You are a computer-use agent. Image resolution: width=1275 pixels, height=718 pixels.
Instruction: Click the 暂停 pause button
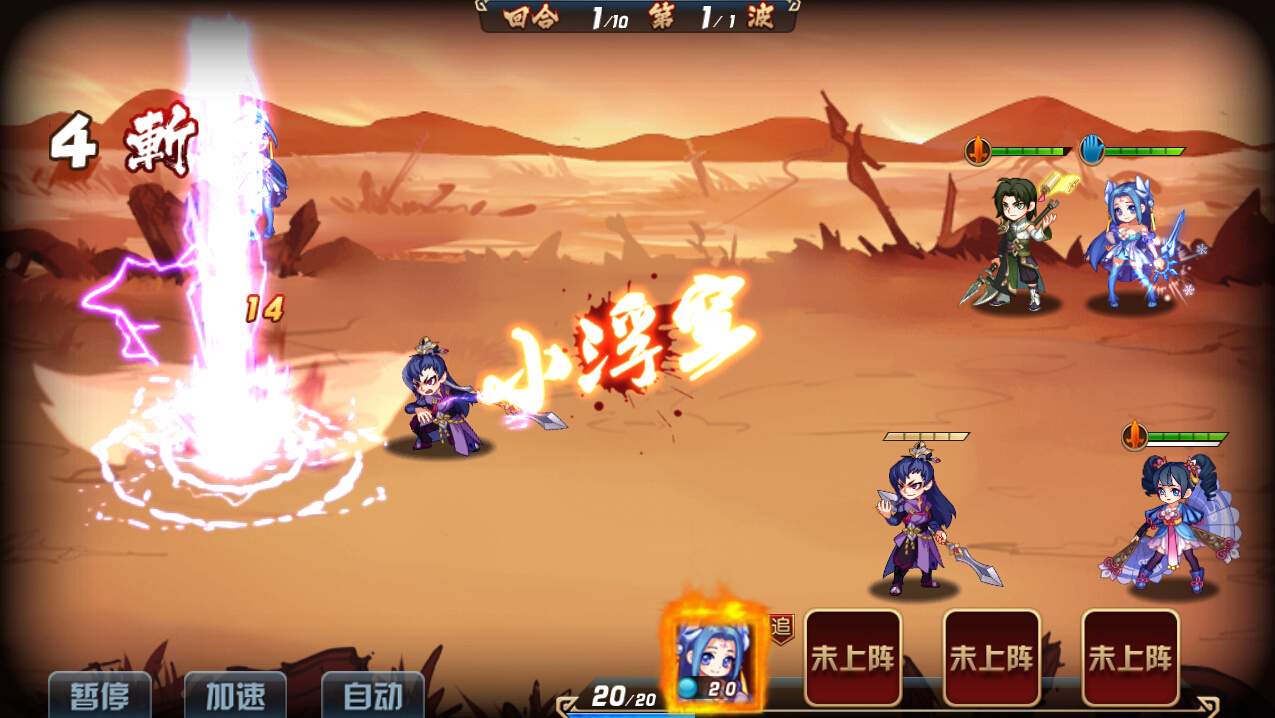point(100,696)
